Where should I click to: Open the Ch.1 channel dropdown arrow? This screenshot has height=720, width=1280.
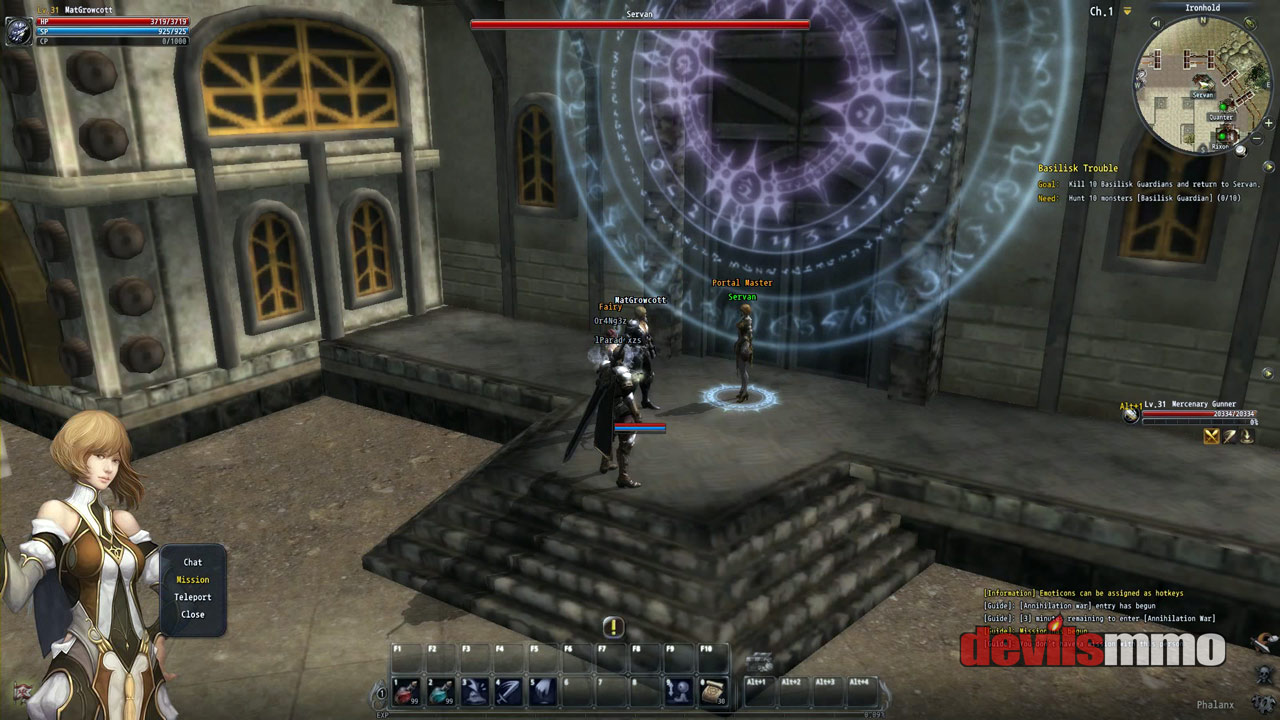click(1127, 11)
